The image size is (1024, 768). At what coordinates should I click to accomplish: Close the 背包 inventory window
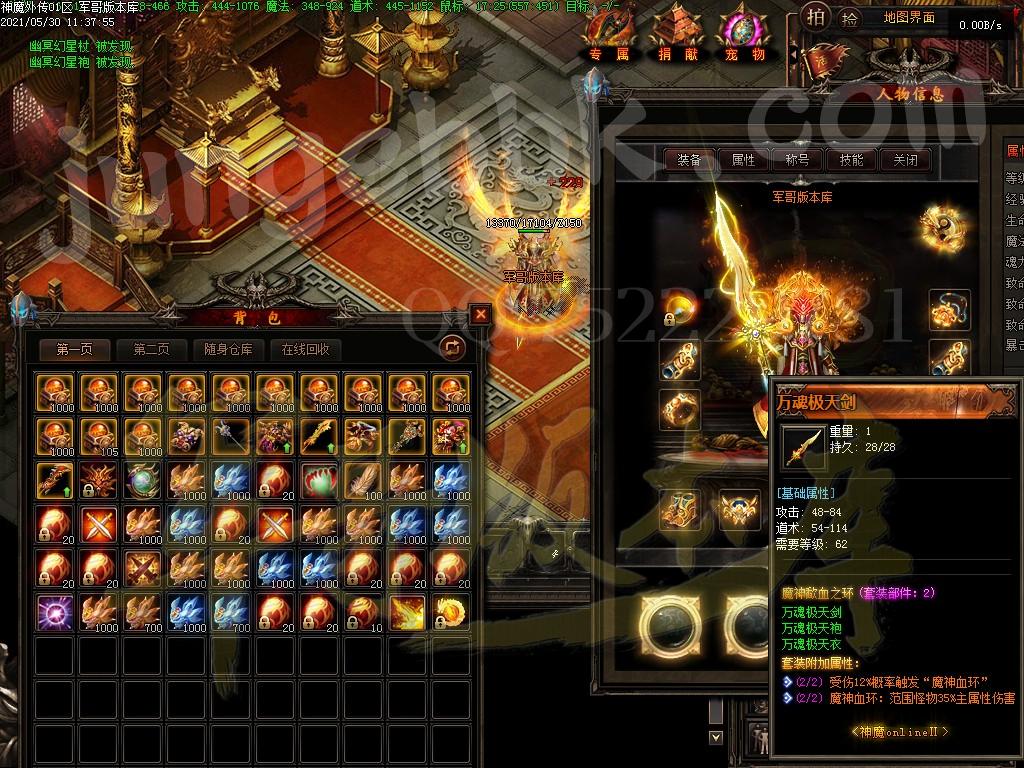tap(481, 314)
